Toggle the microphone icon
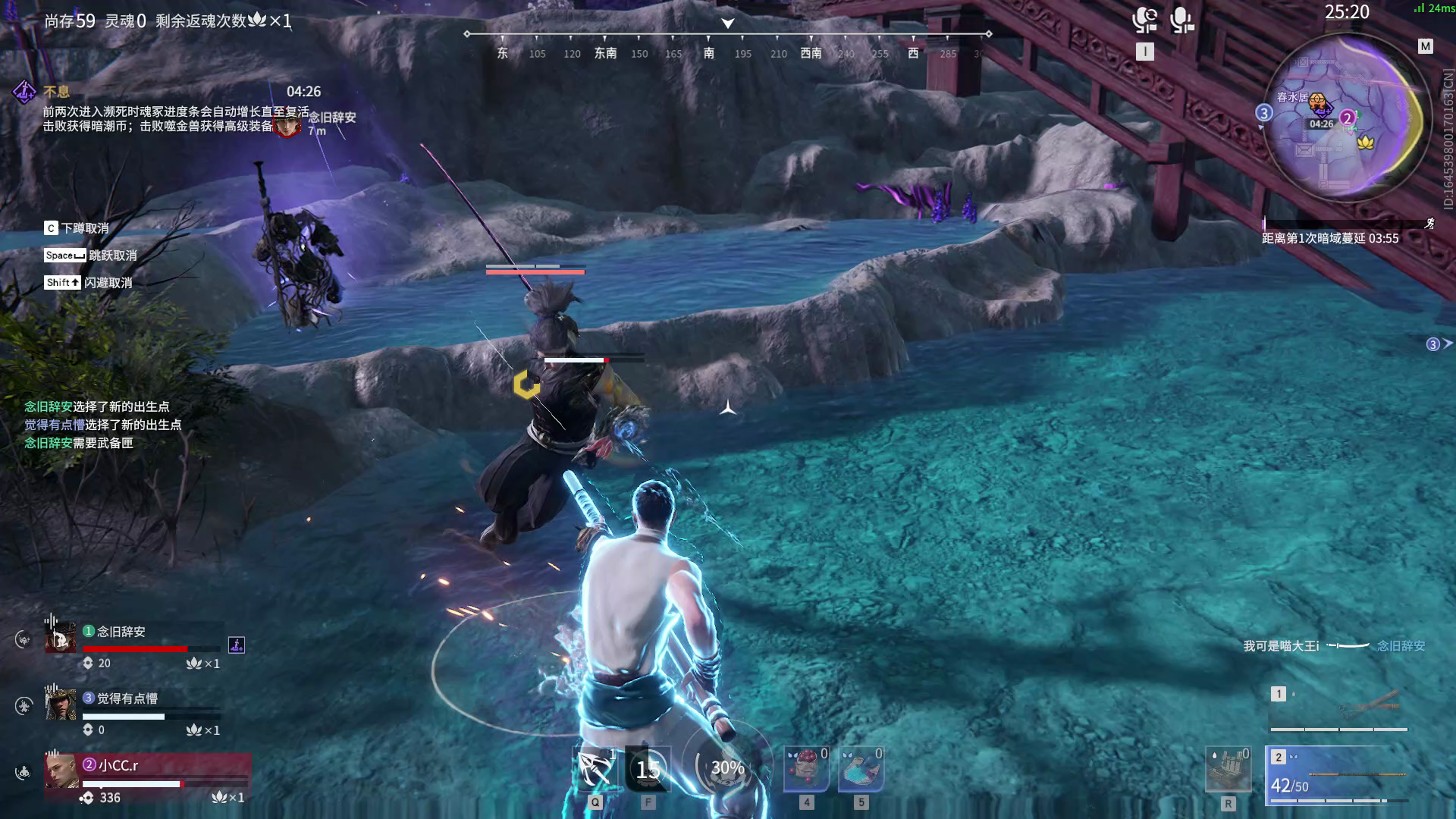Viewport: 1456px width, 819px height. [x=1181, y=20]
